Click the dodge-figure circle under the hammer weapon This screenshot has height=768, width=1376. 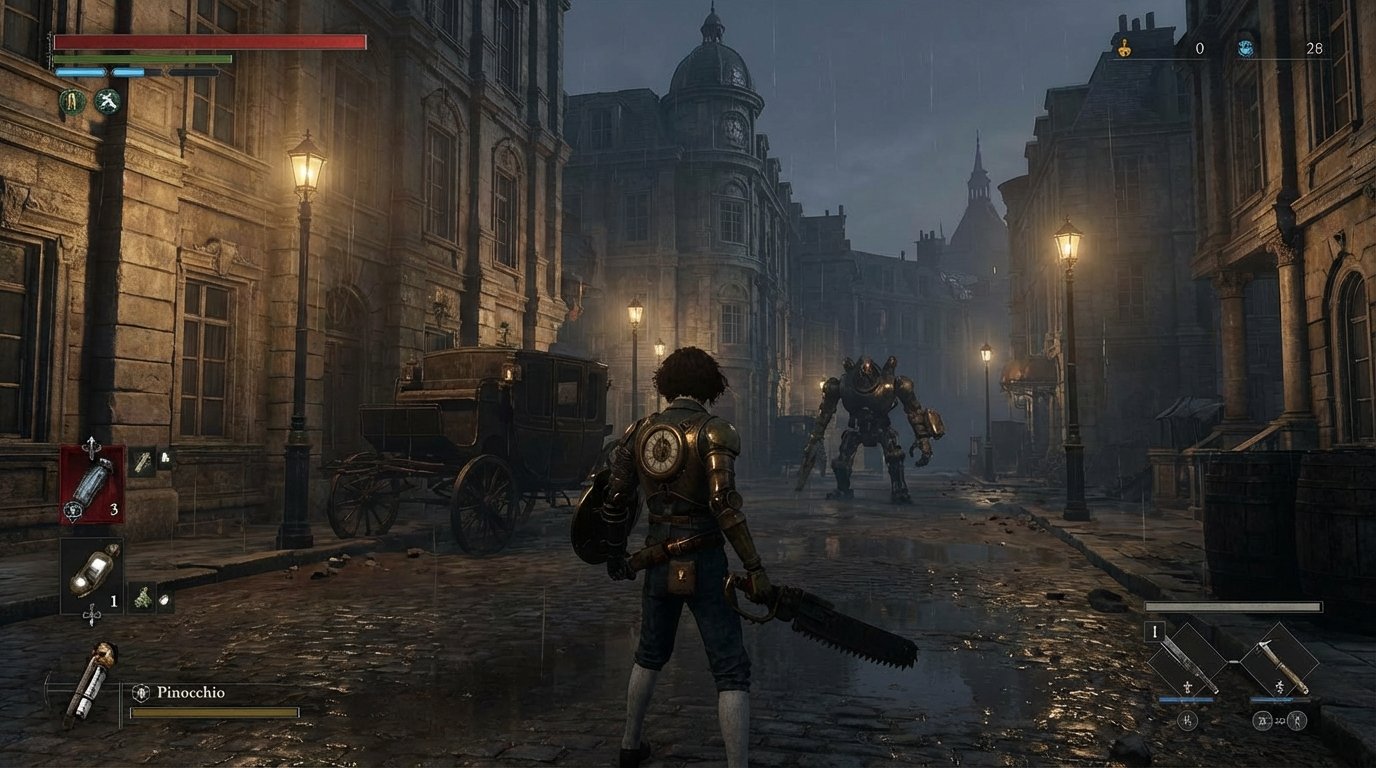(1296, 721)
